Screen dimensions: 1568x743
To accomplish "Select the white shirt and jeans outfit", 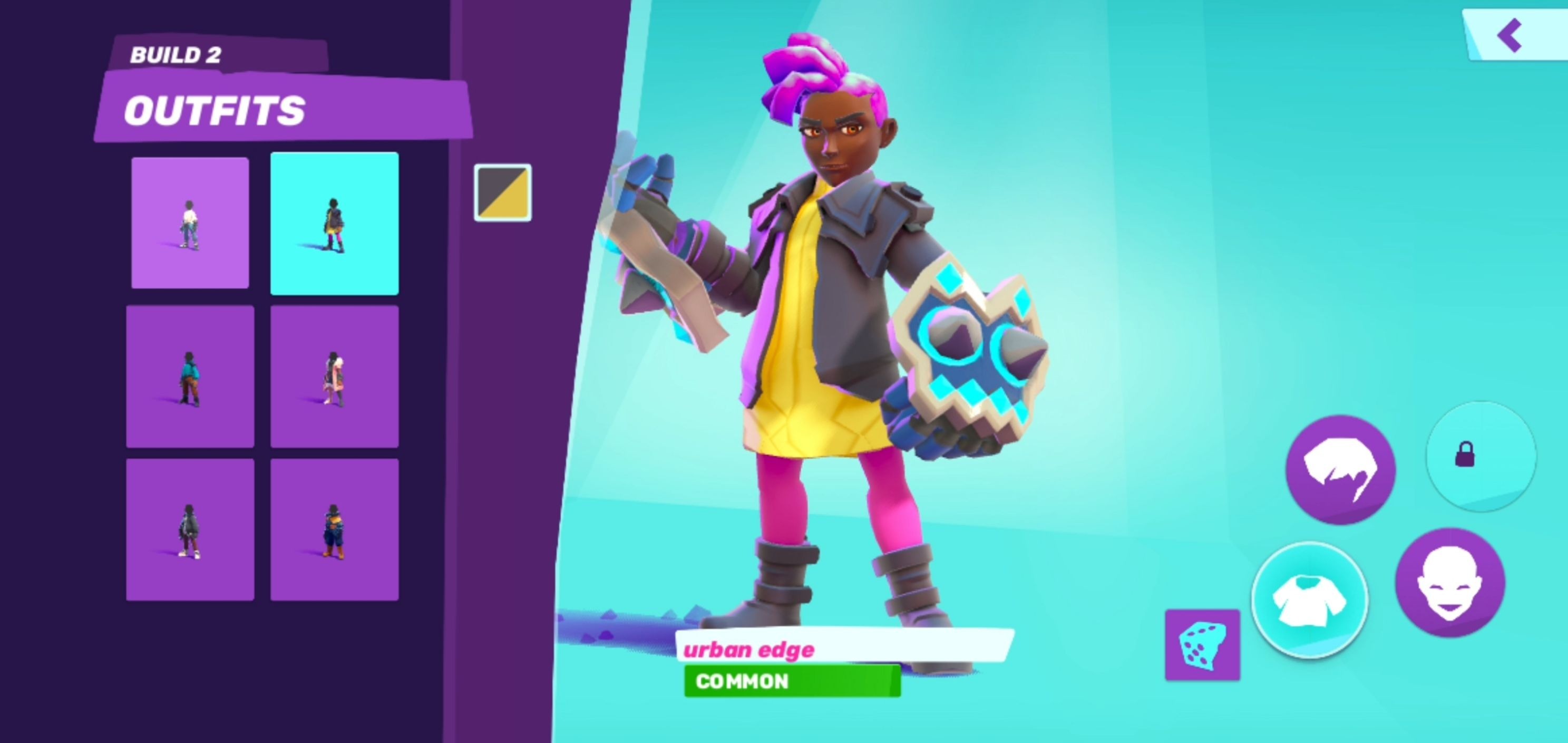I will point(190,223).
